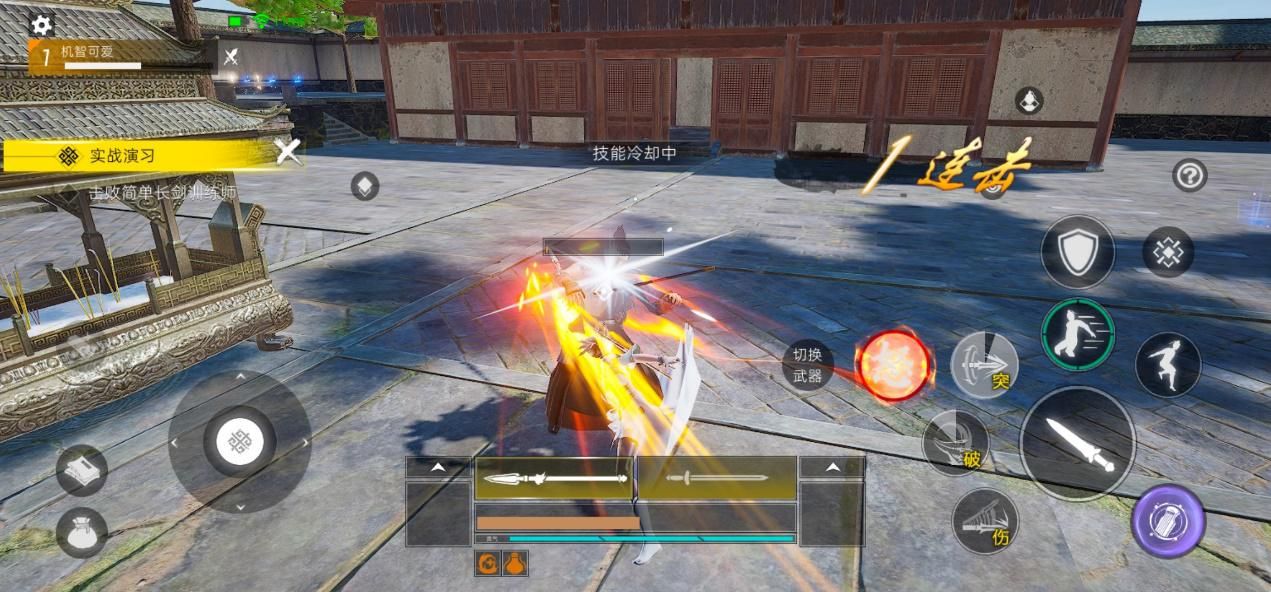Open the pouch bag icon
The image size is (1271, 592).
click(81, 532)
